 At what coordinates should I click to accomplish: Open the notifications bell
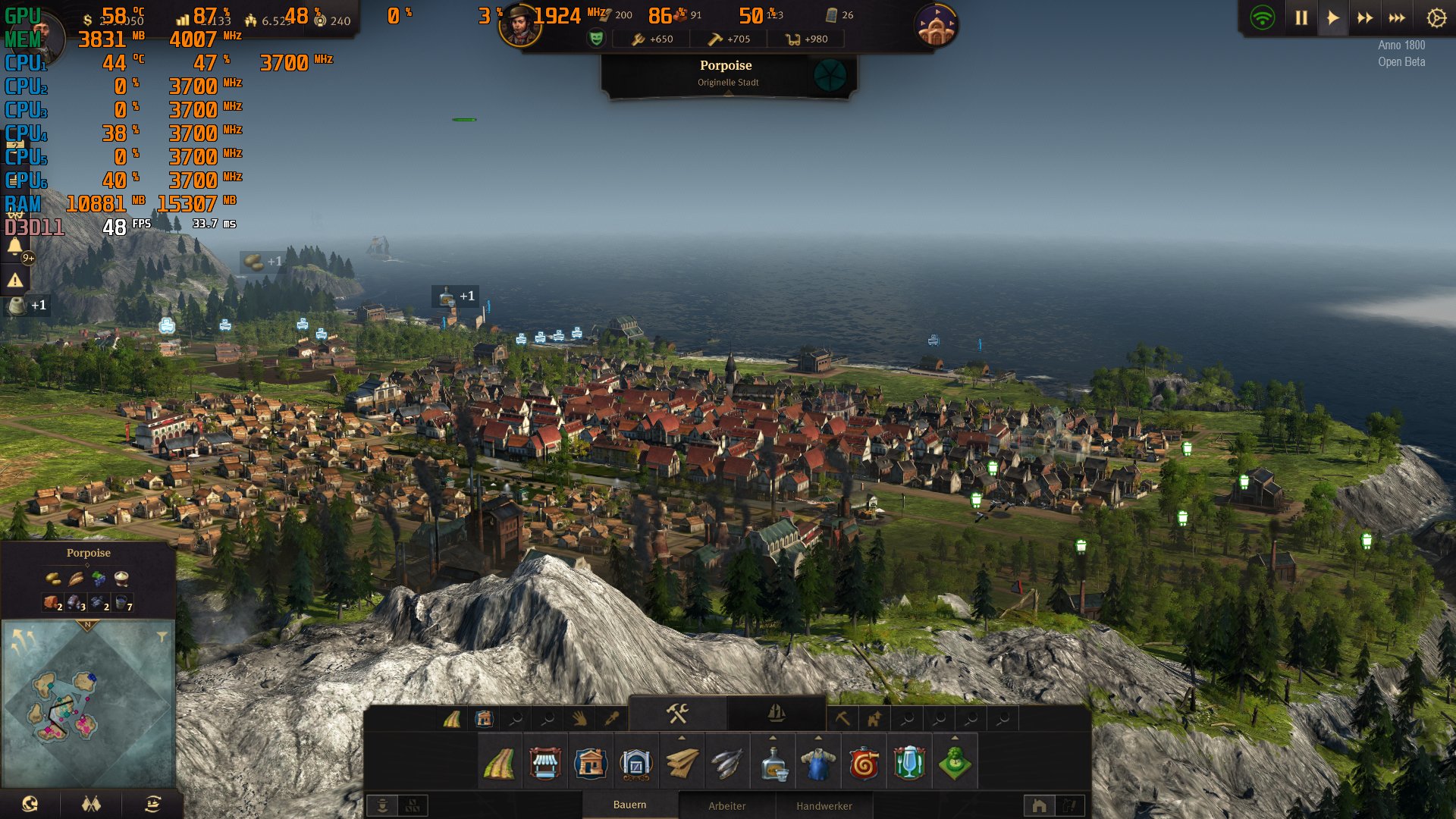tap(15, 246)
